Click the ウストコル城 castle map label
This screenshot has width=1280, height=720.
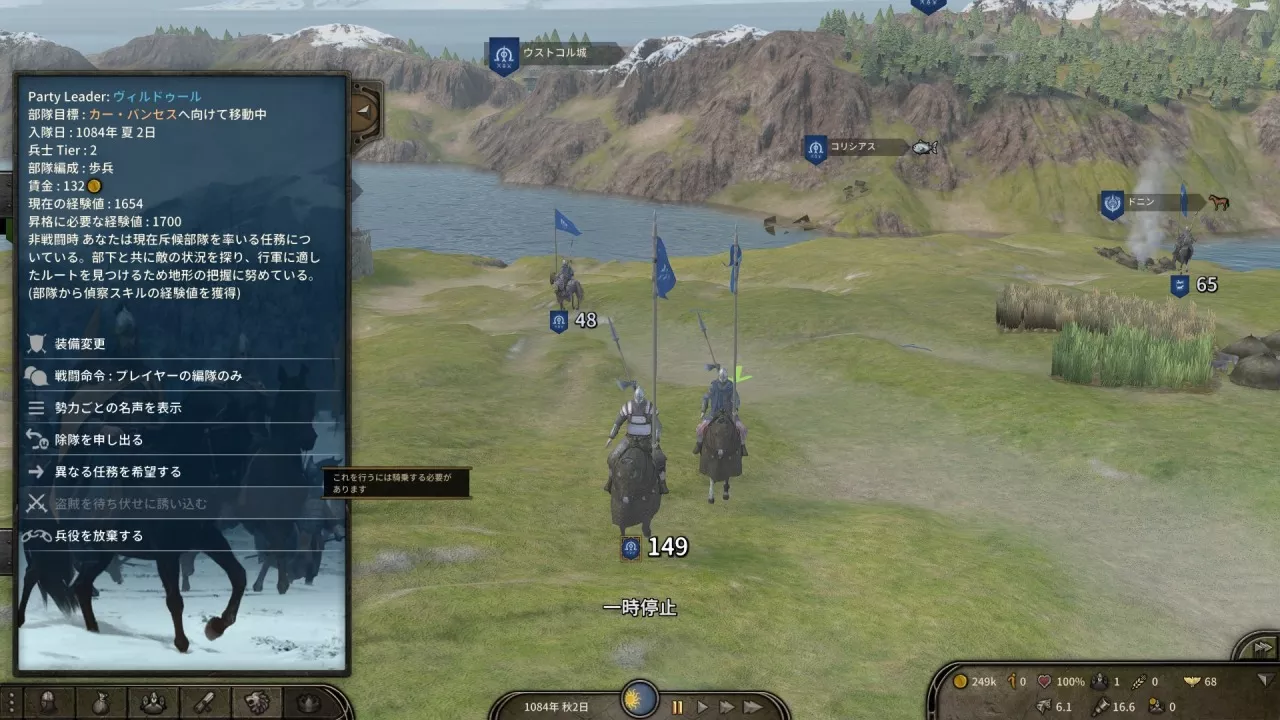(x=555, y=53)
